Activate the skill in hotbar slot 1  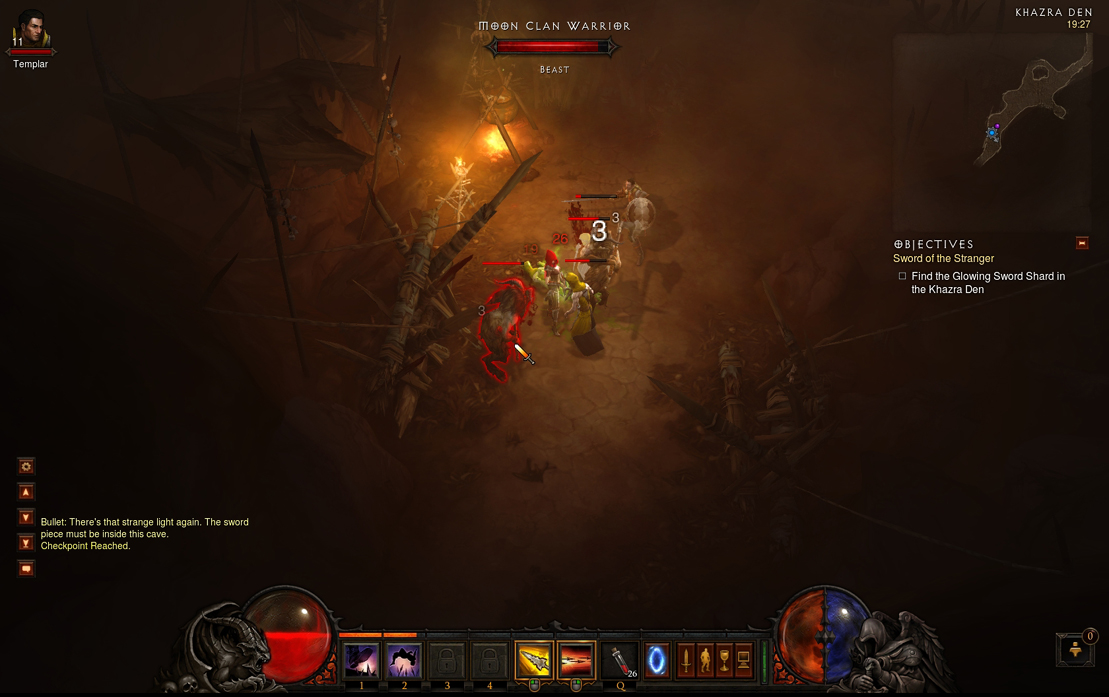[x=361, y=661]
